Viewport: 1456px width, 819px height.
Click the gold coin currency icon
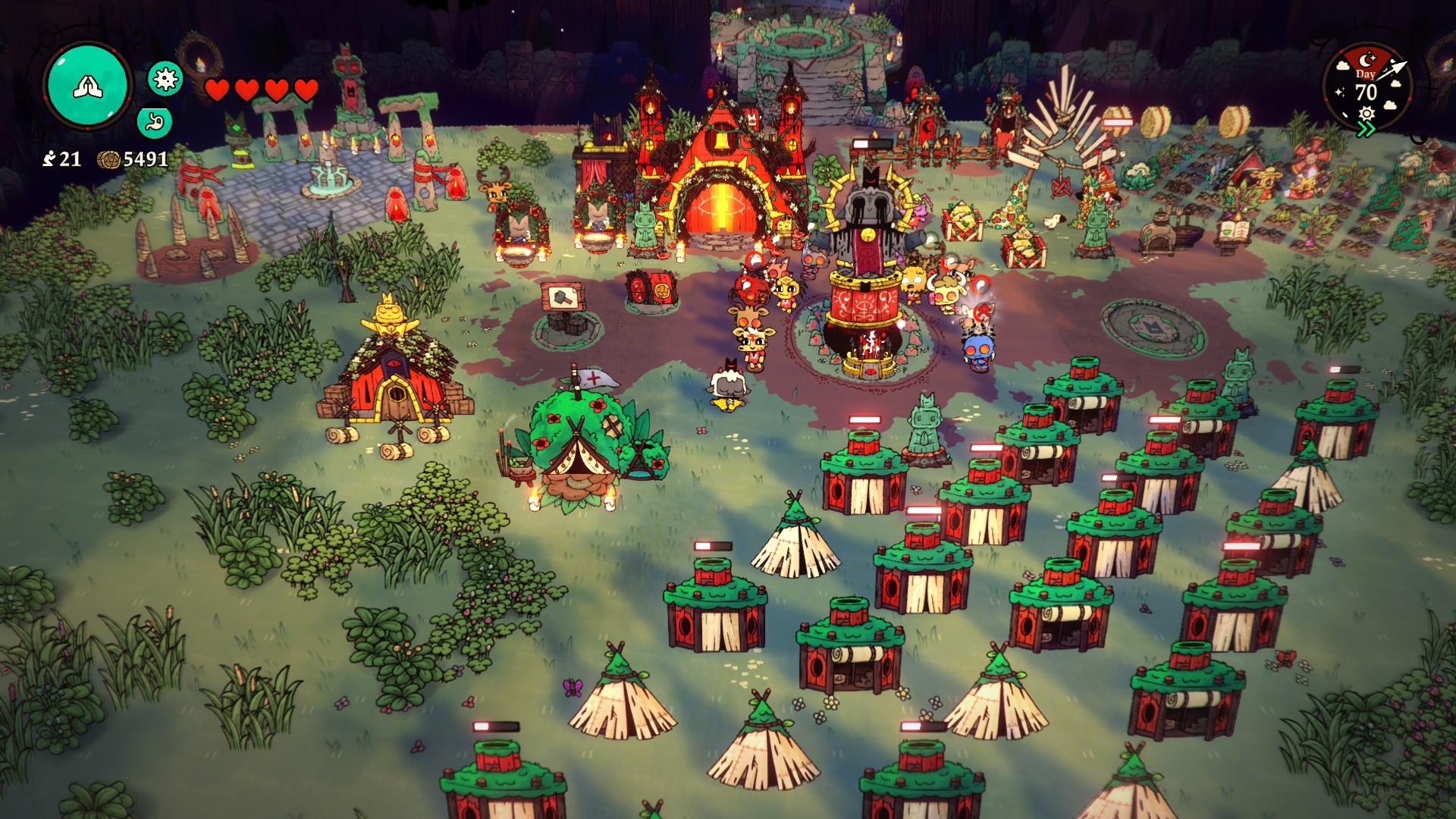pos(108,159)
